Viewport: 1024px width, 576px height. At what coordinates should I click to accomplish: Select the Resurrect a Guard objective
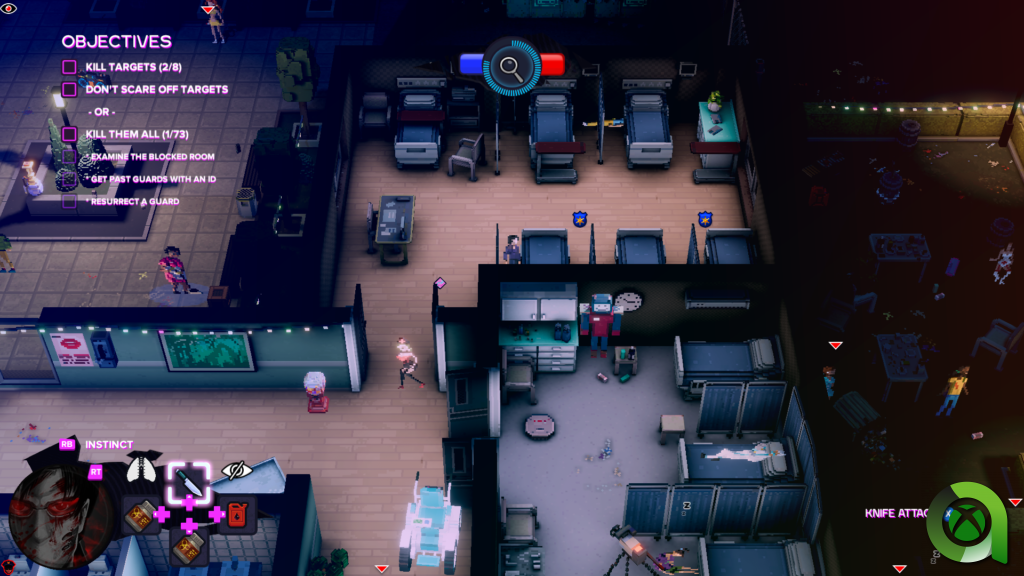point(133,201)
